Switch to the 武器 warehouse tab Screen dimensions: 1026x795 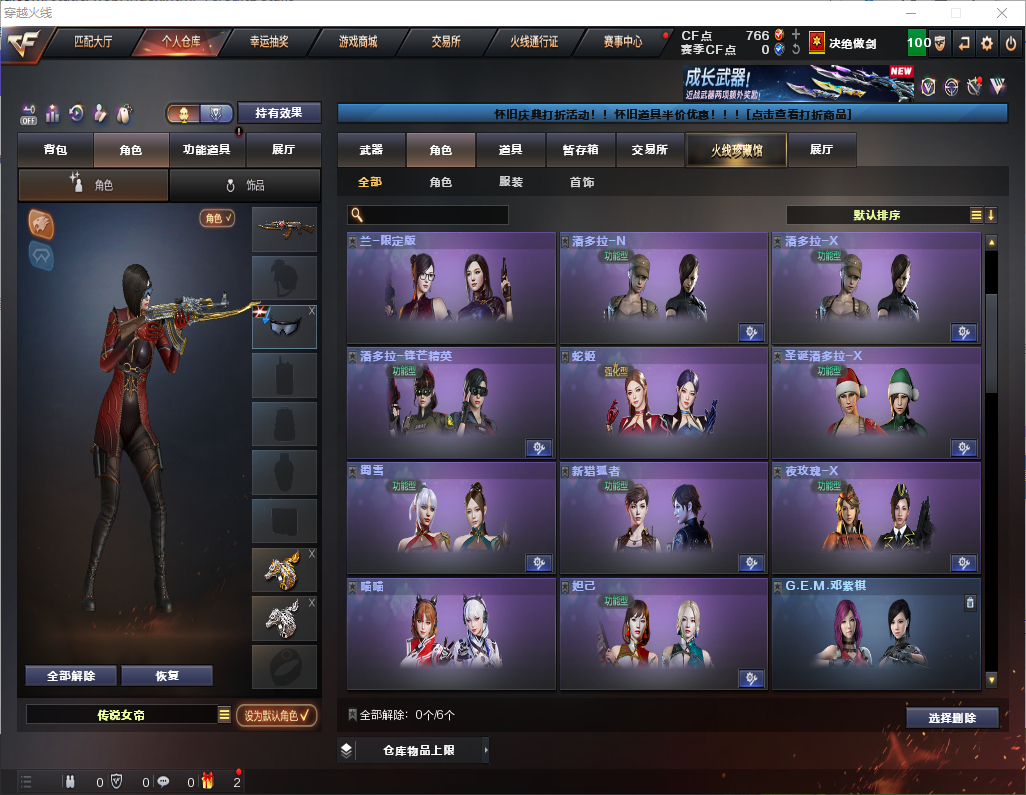pyautogui.click(x=371, y=150)
